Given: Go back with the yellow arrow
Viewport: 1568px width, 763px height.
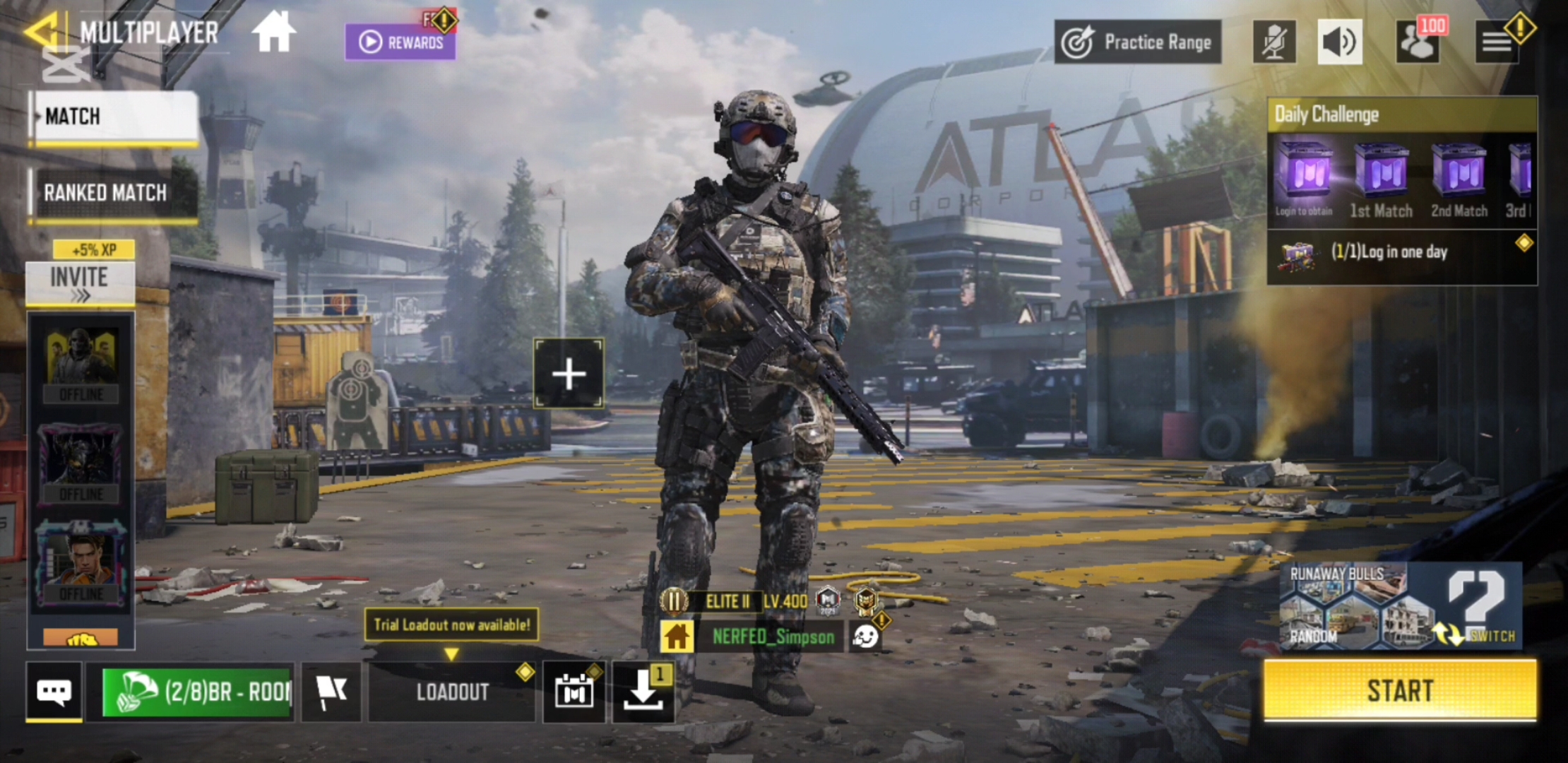Looking at the screenshot, I should [42, 32].
